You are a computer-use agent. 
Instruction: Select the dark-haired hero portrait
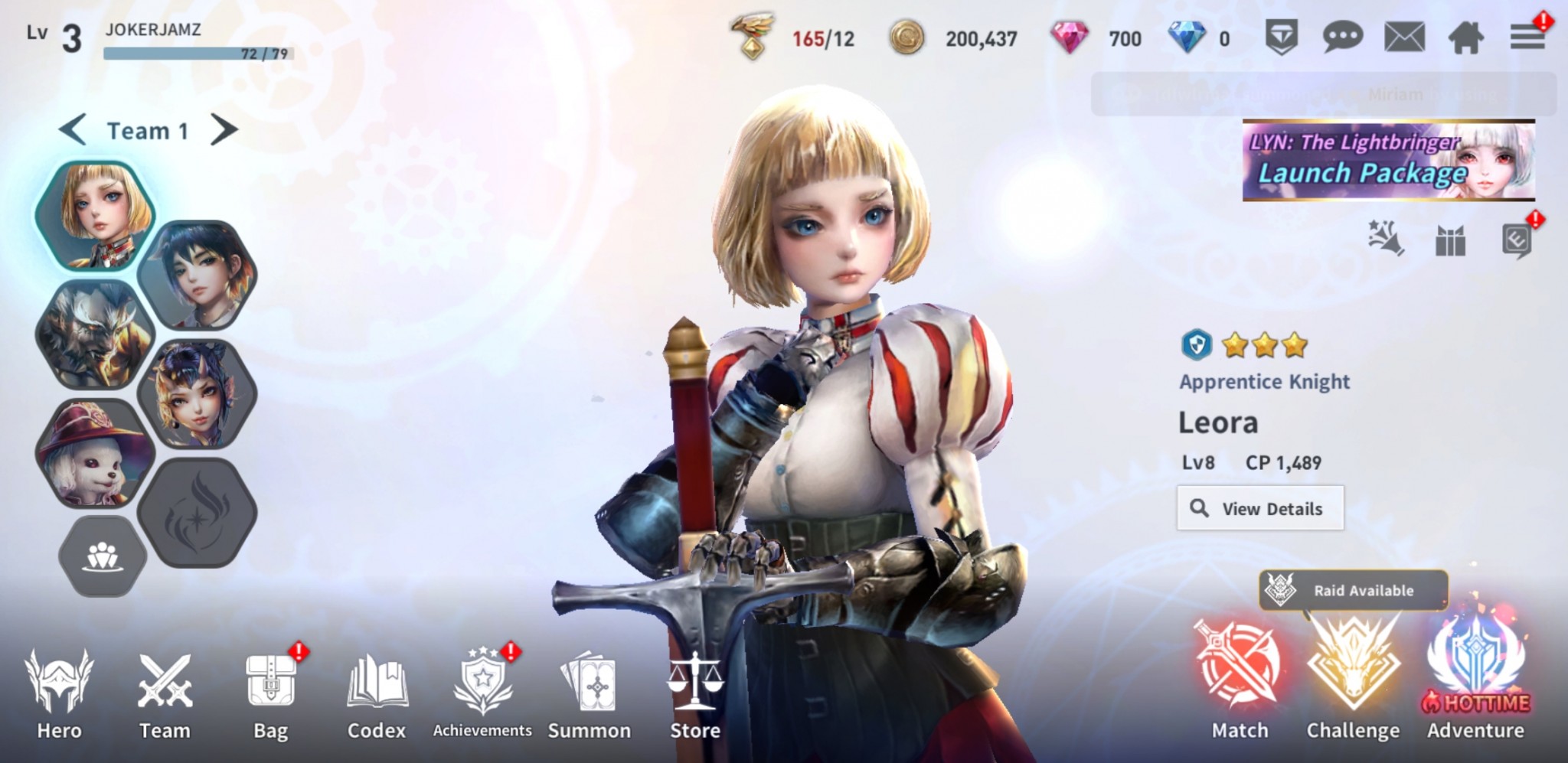coord(198,276)
